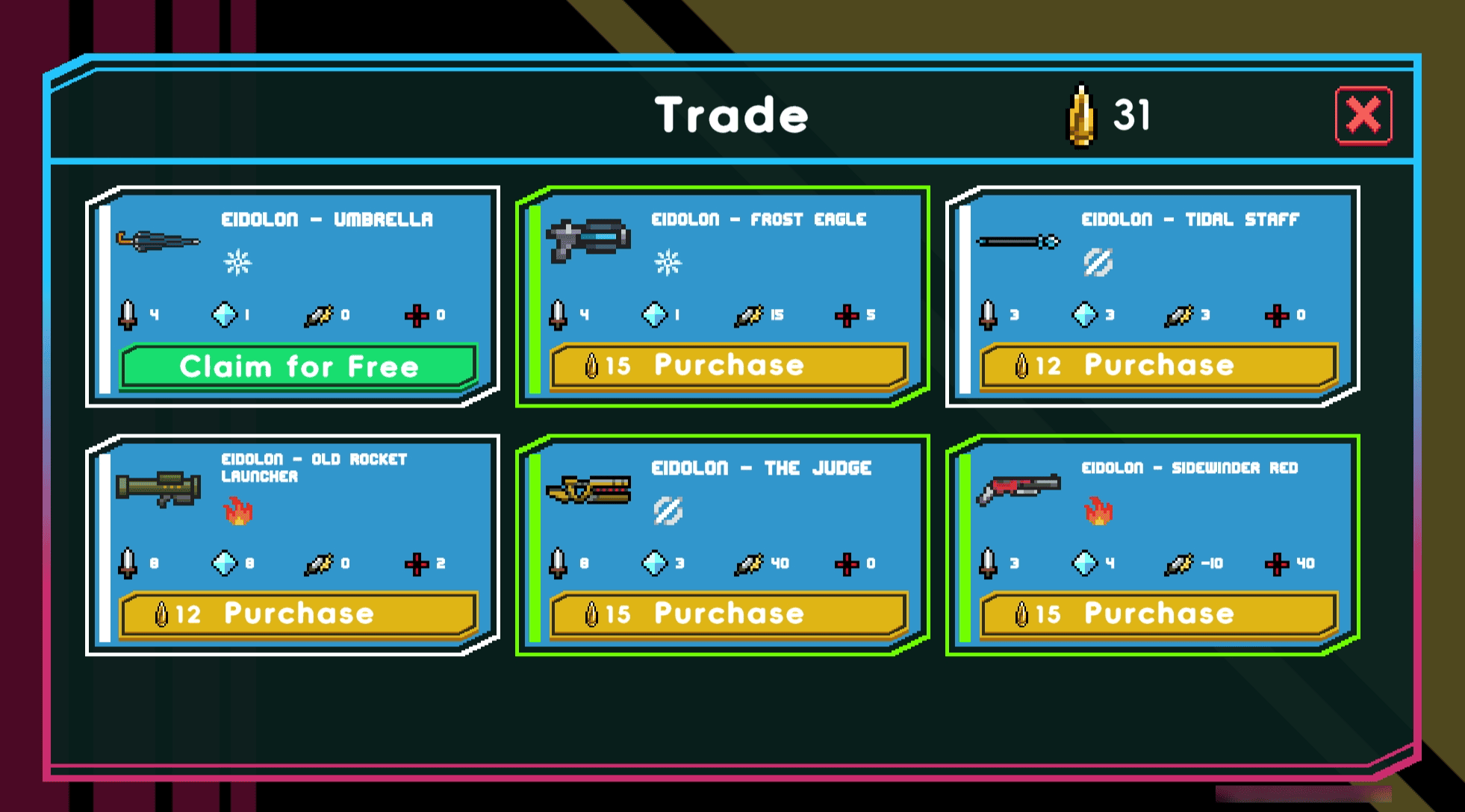1465x812 pixels.
Task: Select The Judge weapon icon
Action: 590,489
